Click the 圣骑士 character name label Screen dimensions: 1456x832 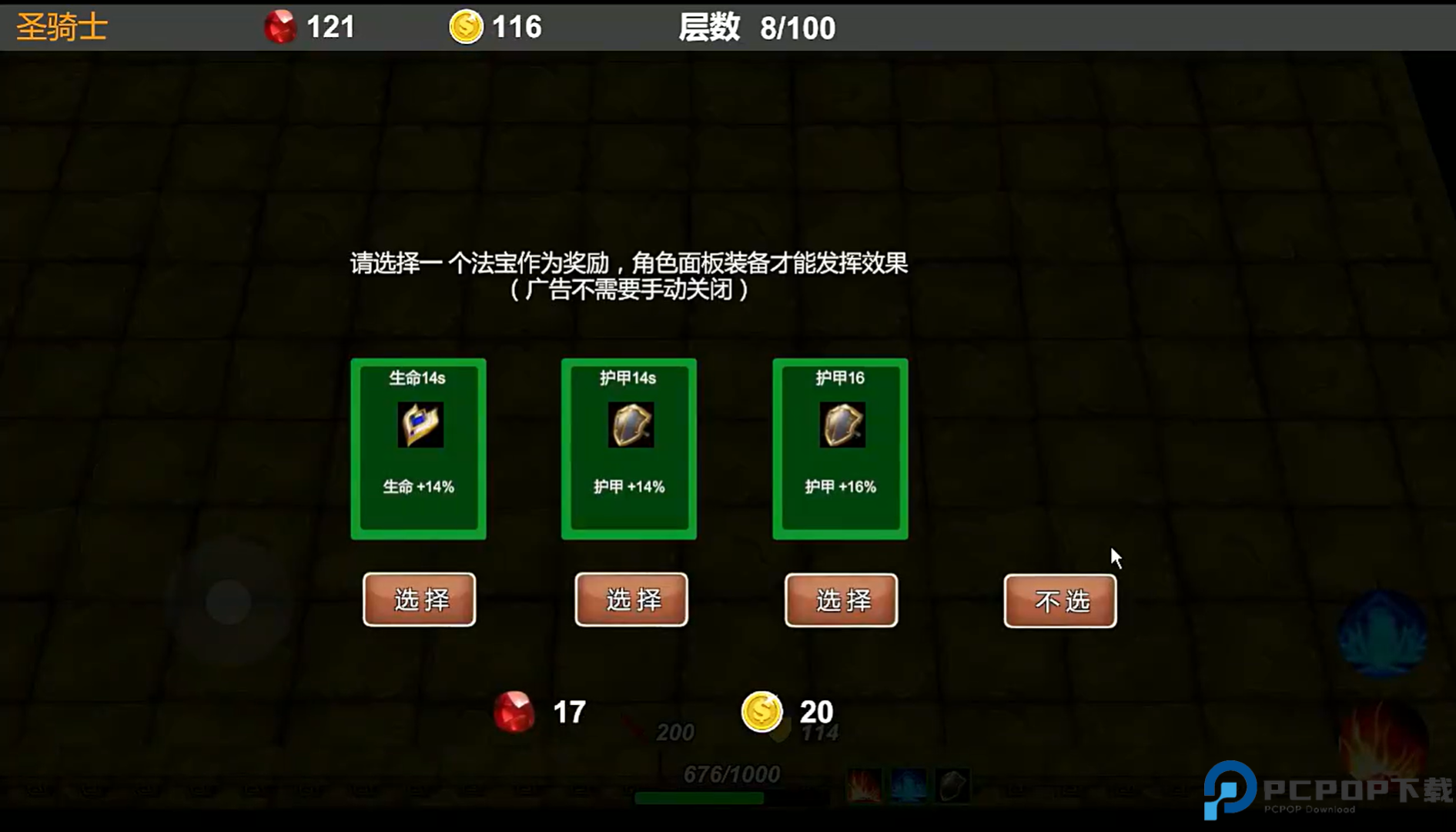(x=61, y=25)
